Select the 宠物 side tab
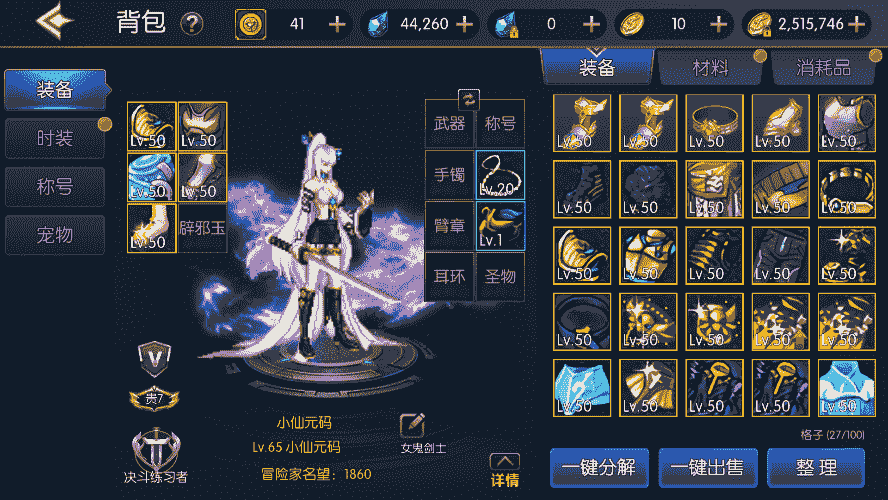 click(x=55, y=234)
